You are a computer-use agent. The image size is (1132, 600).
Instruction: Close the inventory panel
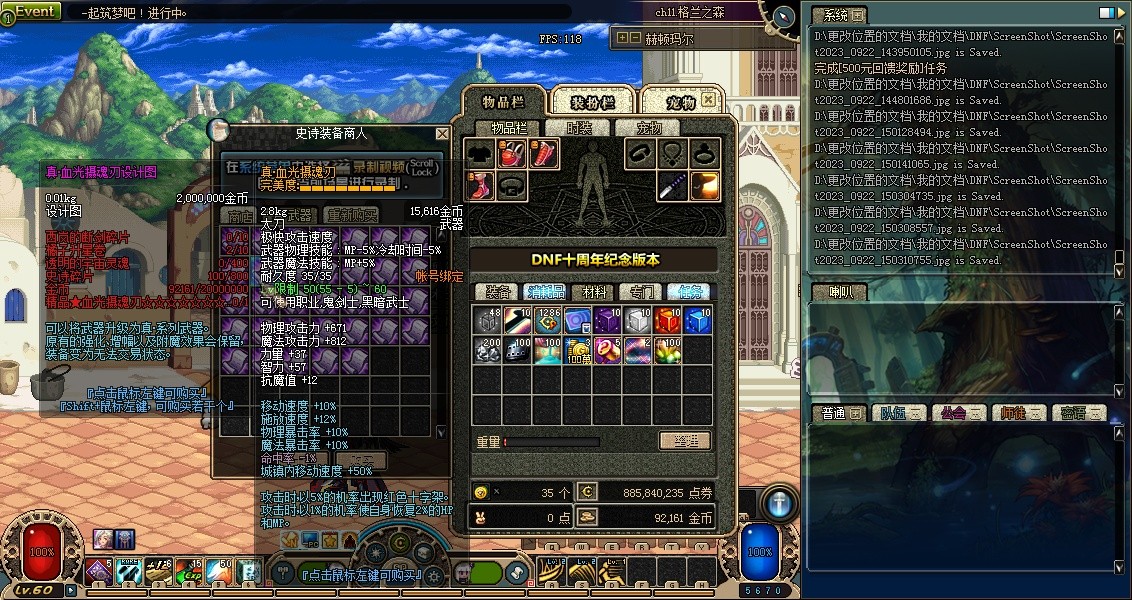(x=708, y=100)
